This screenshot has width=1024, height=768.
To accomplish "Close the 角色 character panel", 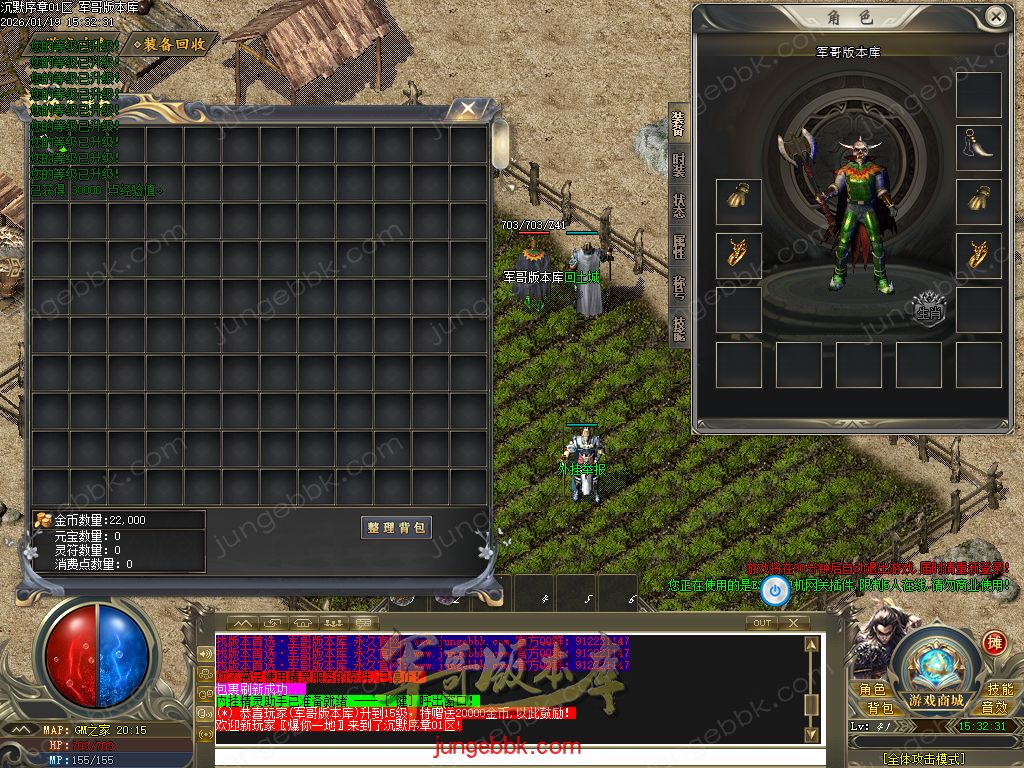I will point(995,17).
